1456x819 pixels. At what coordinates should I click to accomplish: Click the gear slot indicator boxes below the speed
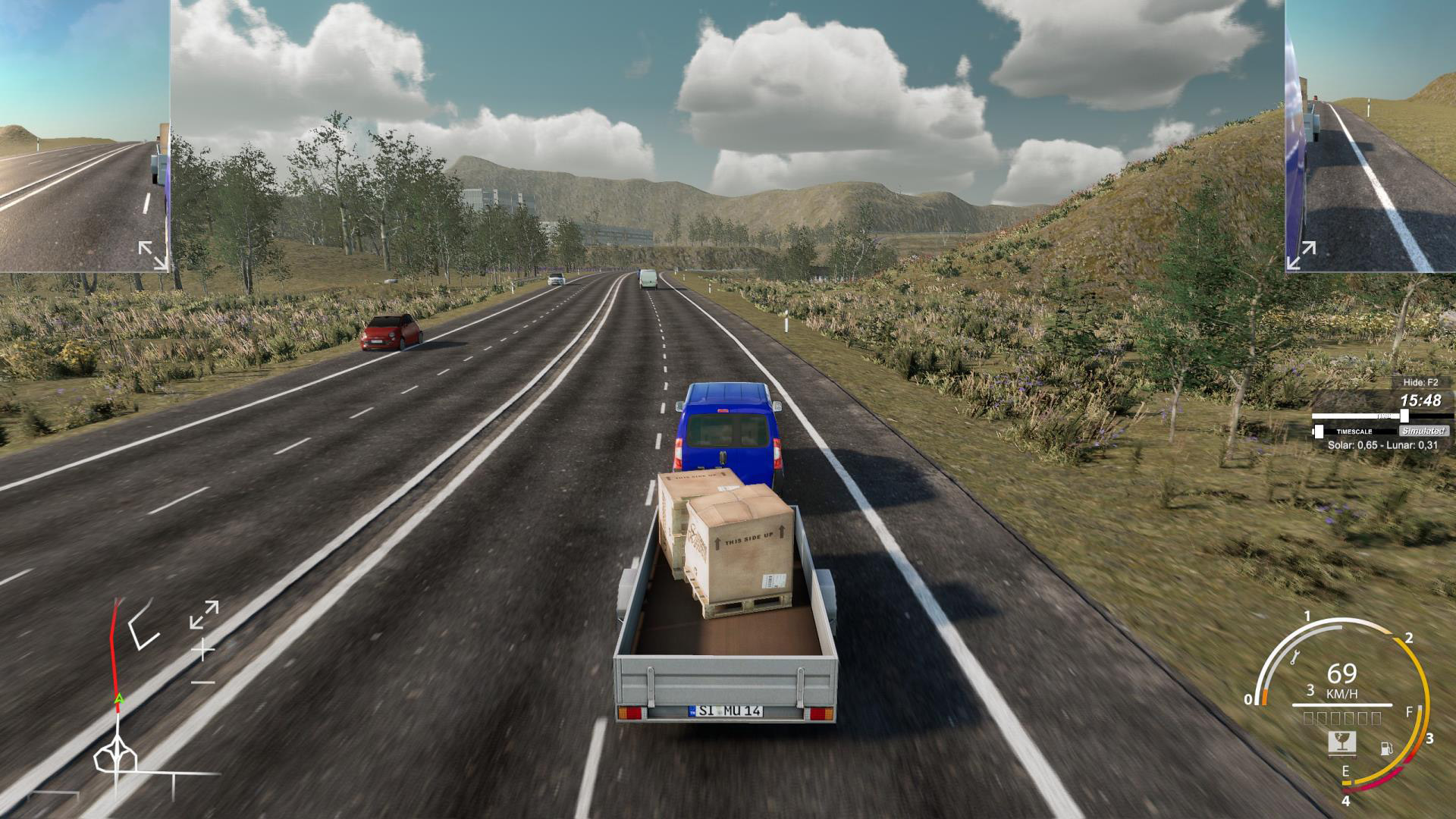tap(1341, 718)
